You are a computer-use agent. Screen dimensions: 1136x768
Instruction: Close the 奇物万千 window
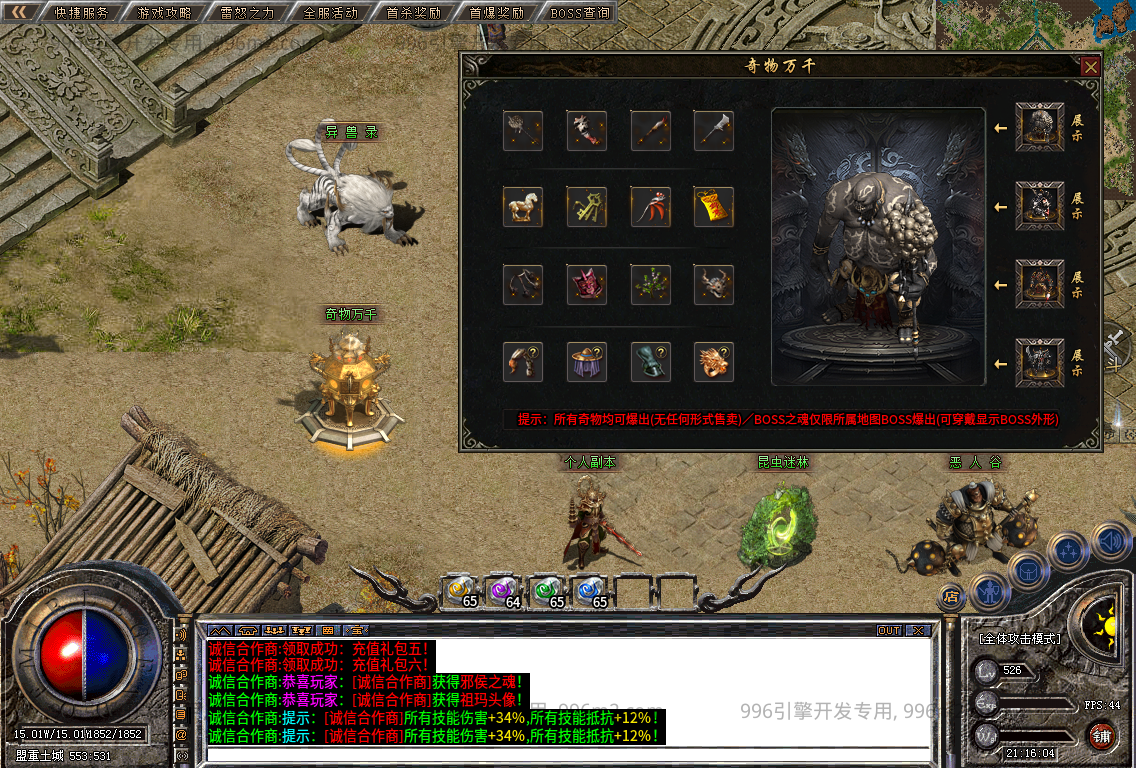point(1090,67)
